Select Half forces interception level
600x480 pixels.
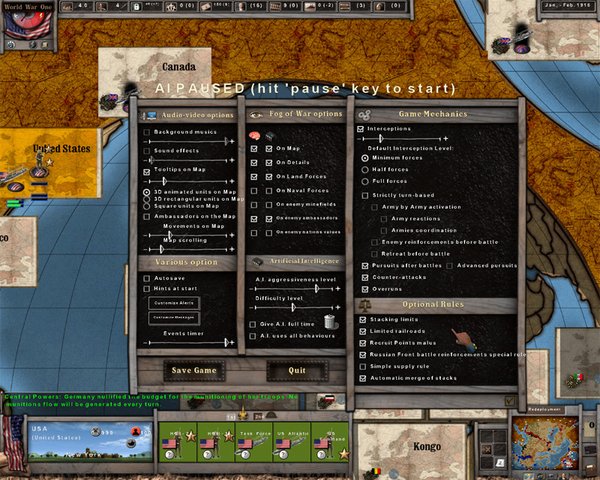click(364, 170)
